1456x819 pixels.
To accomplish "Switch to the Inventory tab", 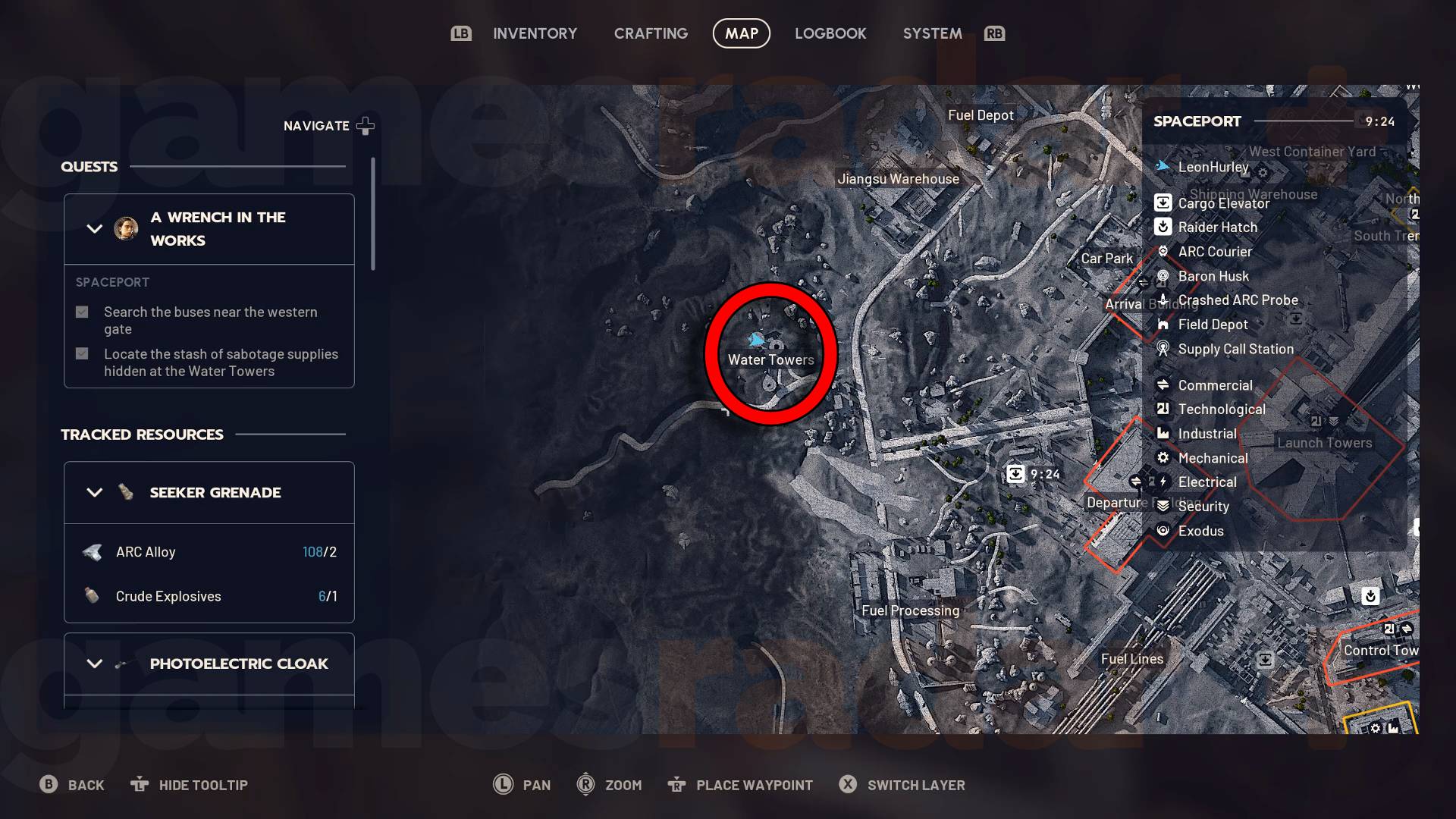I will point(535,33).
